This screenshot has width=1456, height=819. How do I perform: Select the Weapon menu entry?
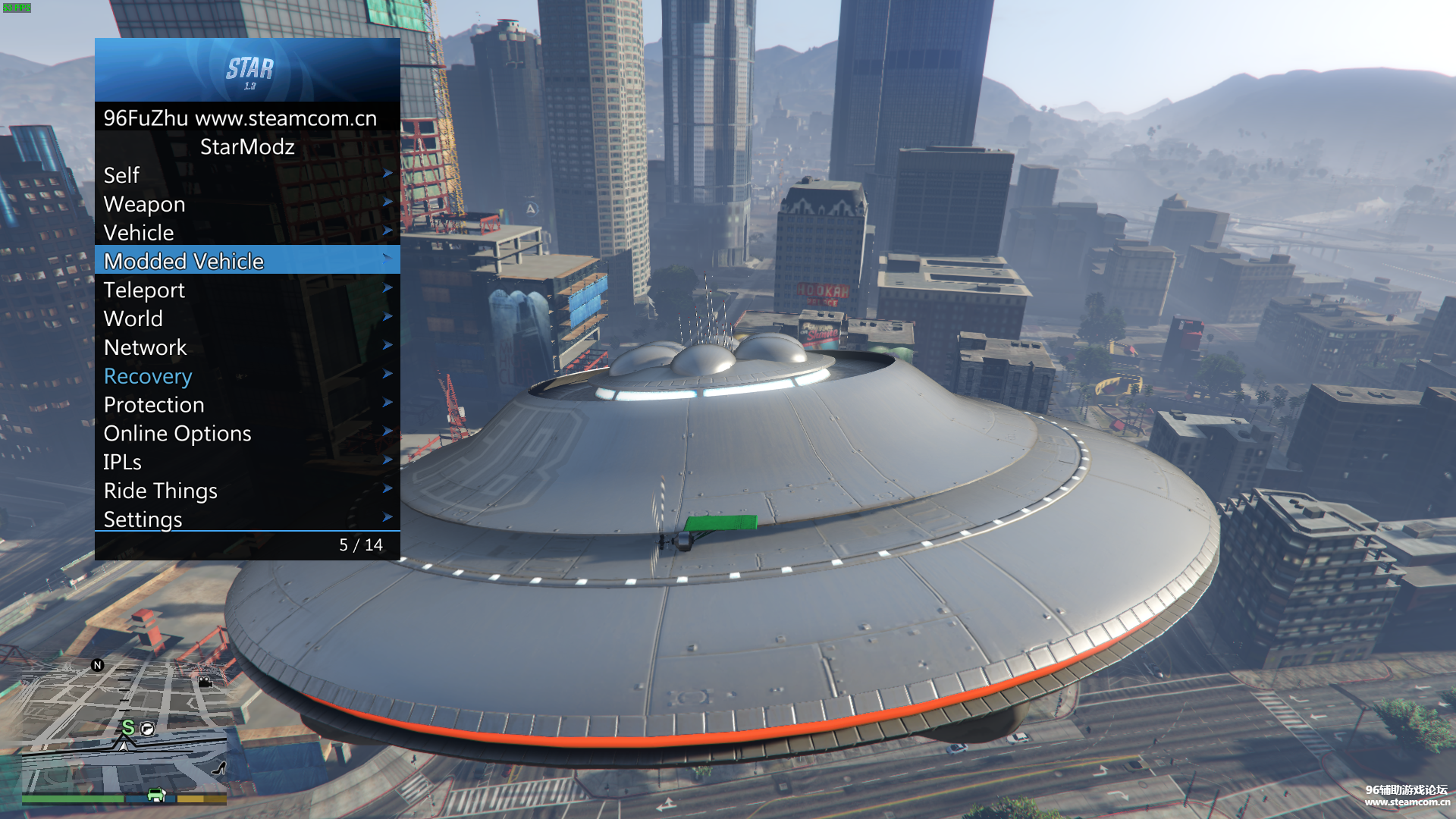(246, 204)
